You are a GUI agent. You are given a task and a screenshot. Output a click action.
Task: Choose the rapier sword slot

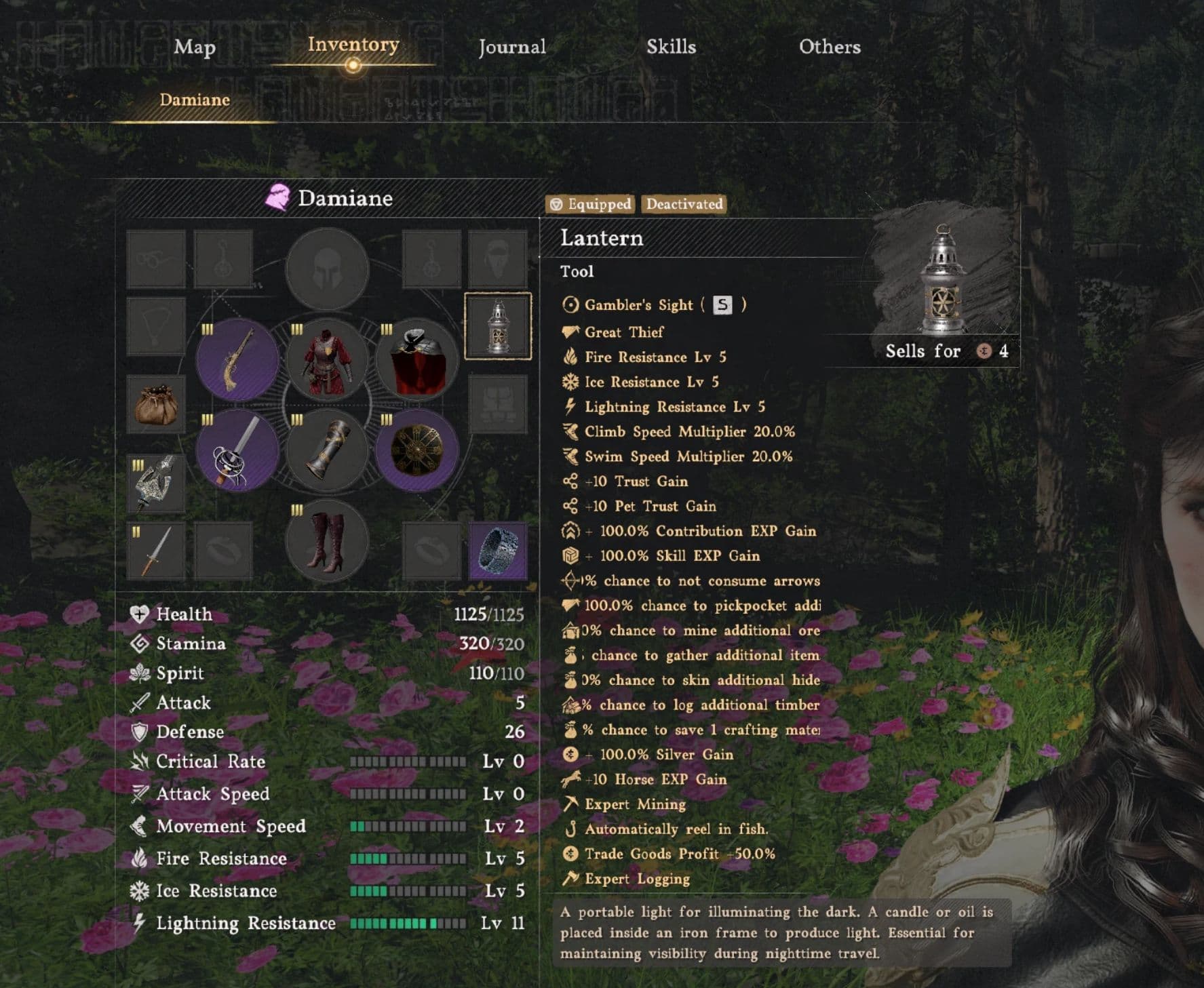[237, 450]
